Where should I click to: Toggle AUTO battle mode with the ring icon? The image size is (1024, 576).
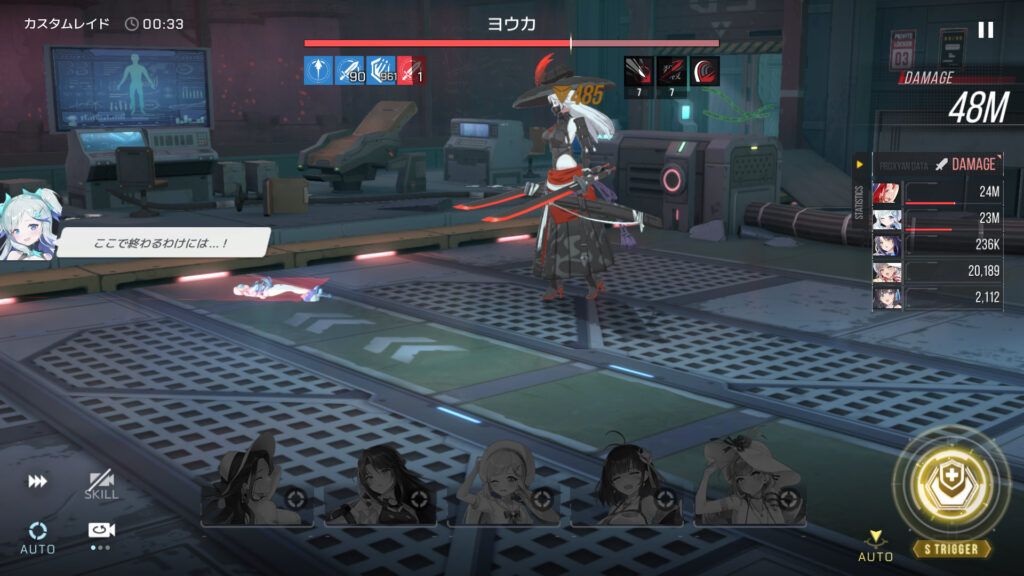coord(37,535)
